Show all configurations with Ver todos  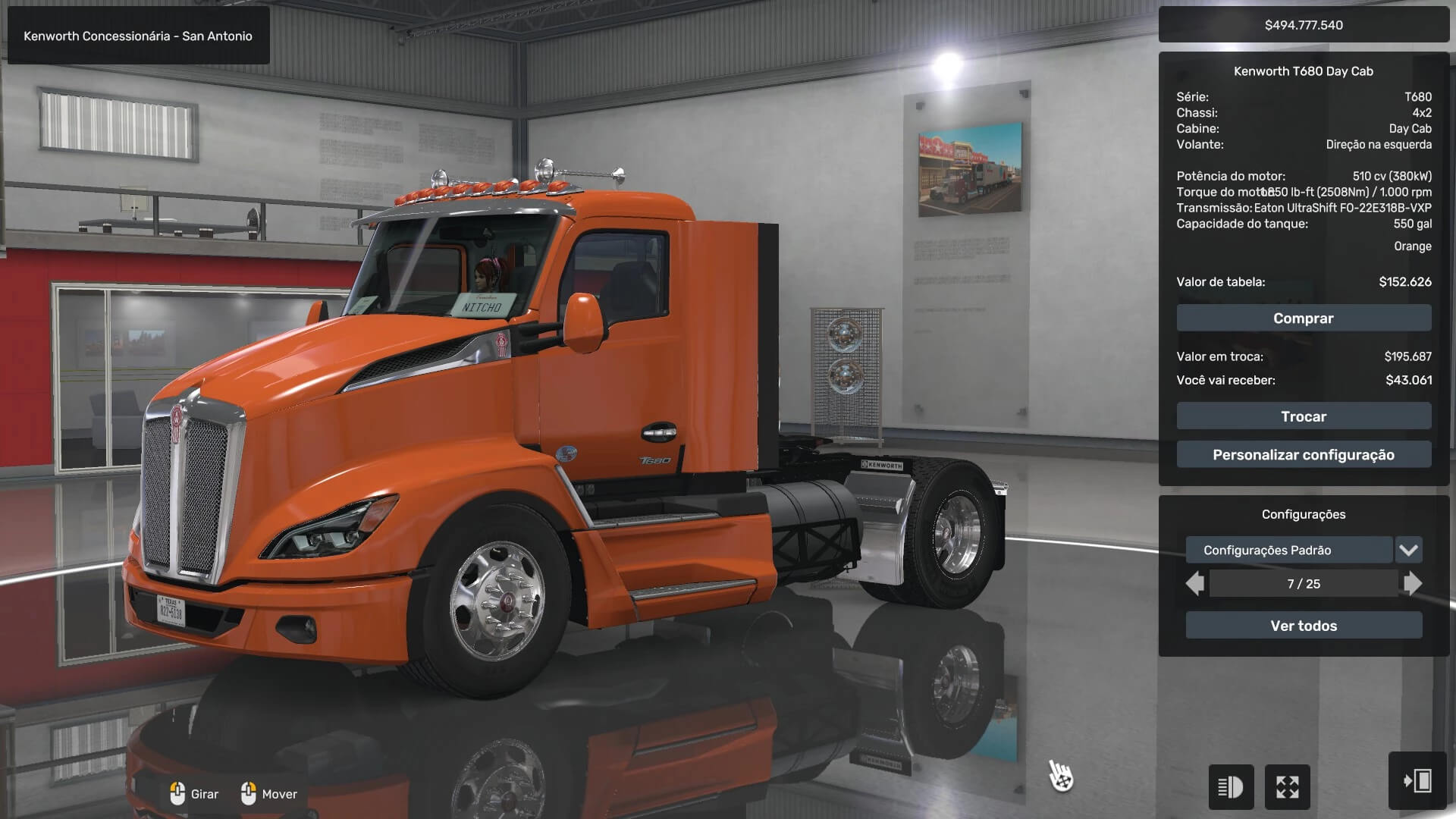(1304, 626)
